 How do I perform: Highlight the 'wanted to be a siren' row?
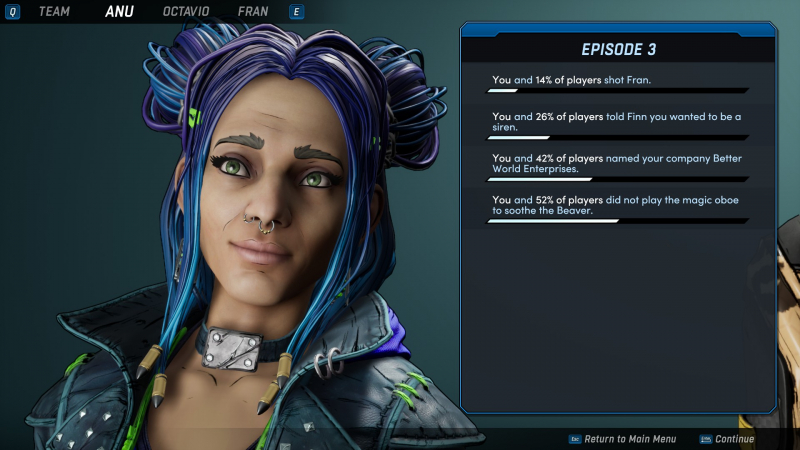tap(617, 122)
